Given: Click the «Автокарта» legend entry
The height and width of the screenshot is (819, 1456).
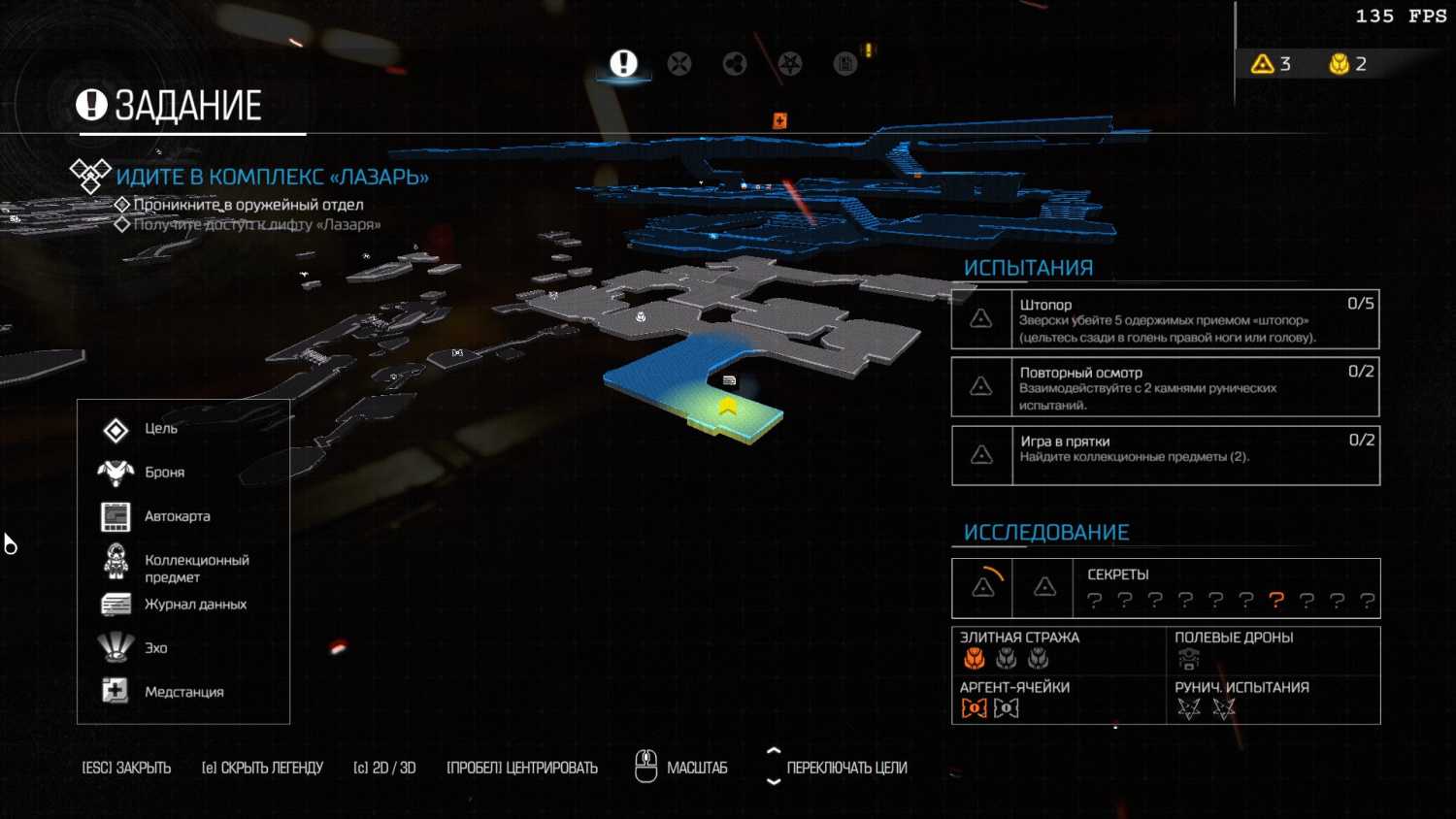Looking at the screenshot, I should tap(177, 516).
